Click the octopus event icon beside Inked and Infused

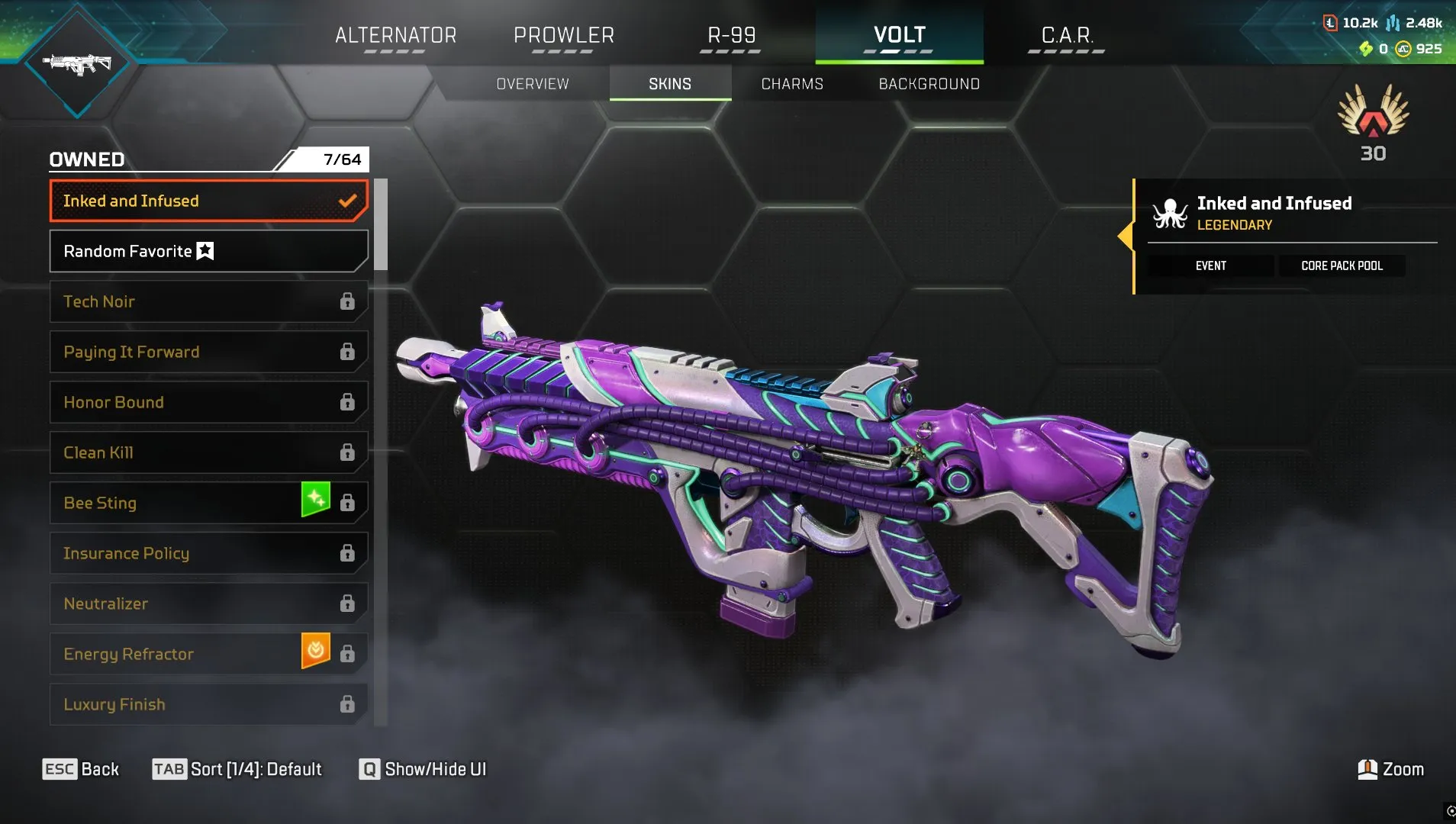(x=1170, y=214)
